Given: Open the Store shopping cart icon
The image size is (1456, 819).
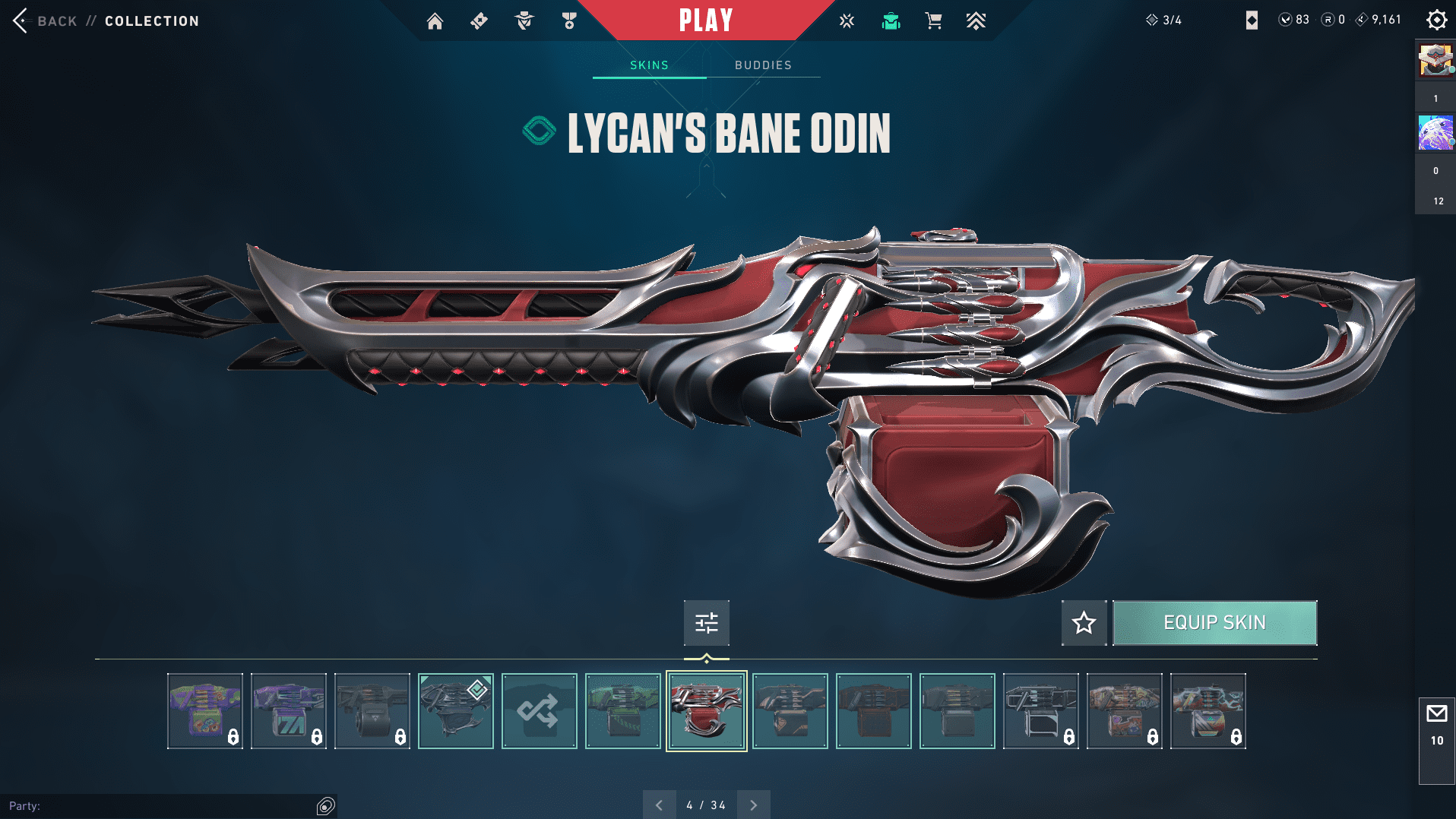Looking at the screenshot, I should pyautogui.click(x=933, y=21).
